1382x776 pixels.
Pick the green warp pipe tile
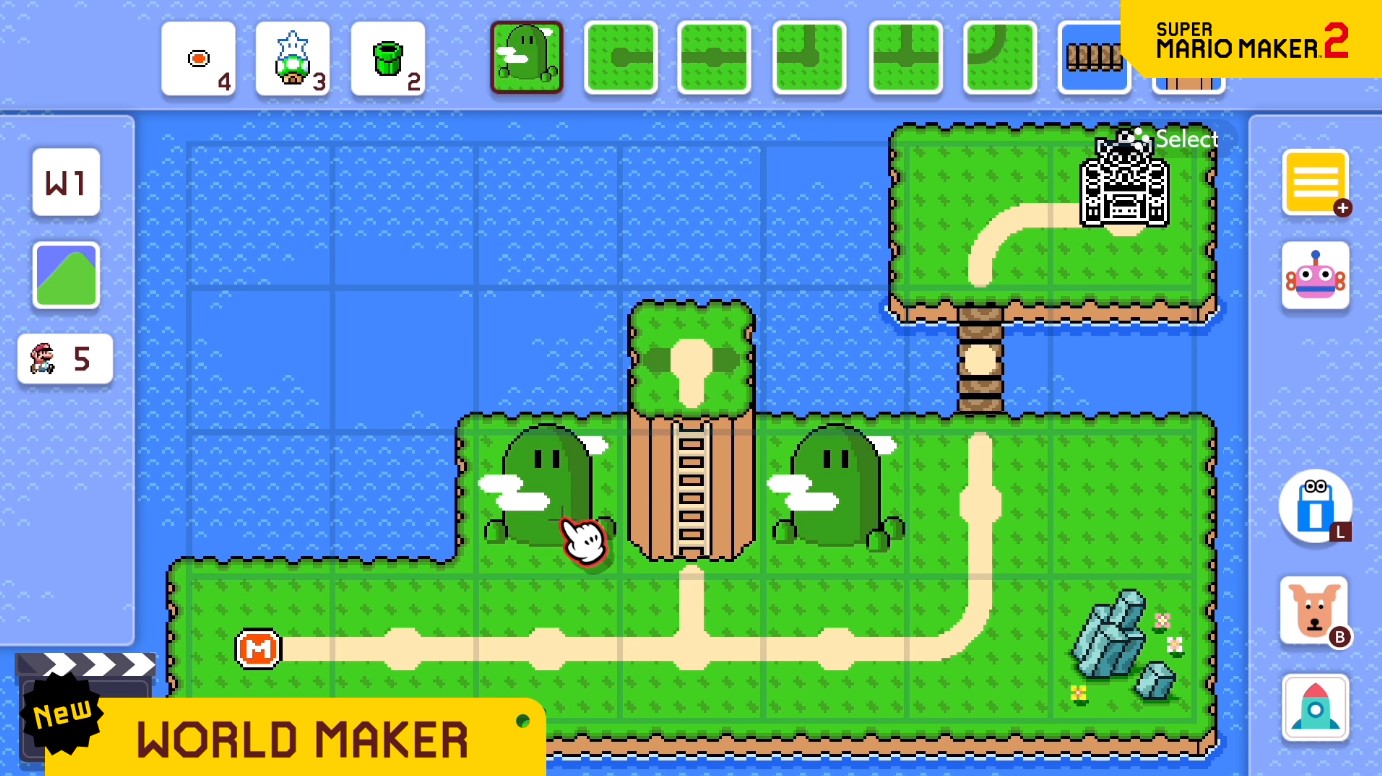point(387,59)
